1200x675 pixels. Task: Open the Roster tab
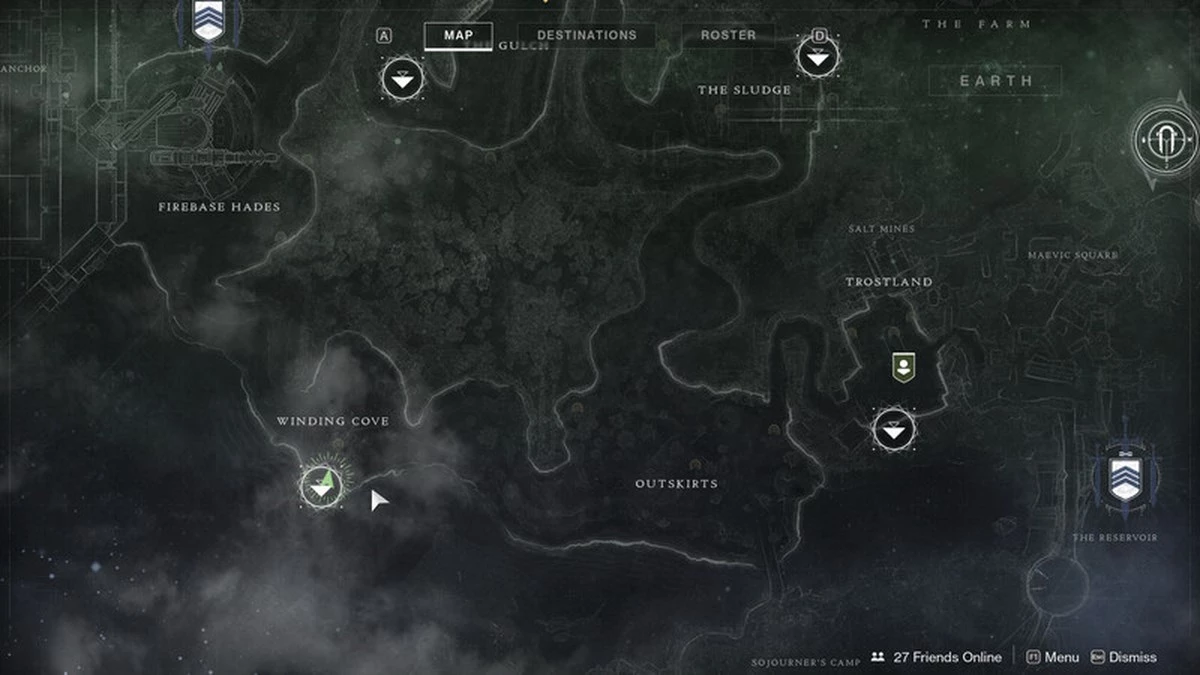728,35
